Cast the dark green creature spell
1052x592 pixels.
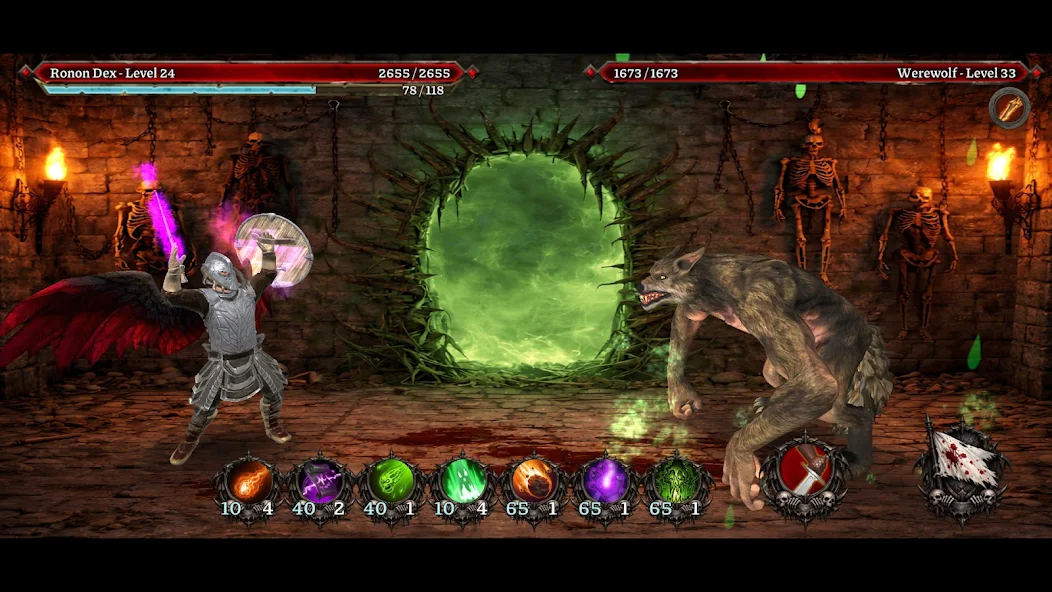[x=678, y=481]
